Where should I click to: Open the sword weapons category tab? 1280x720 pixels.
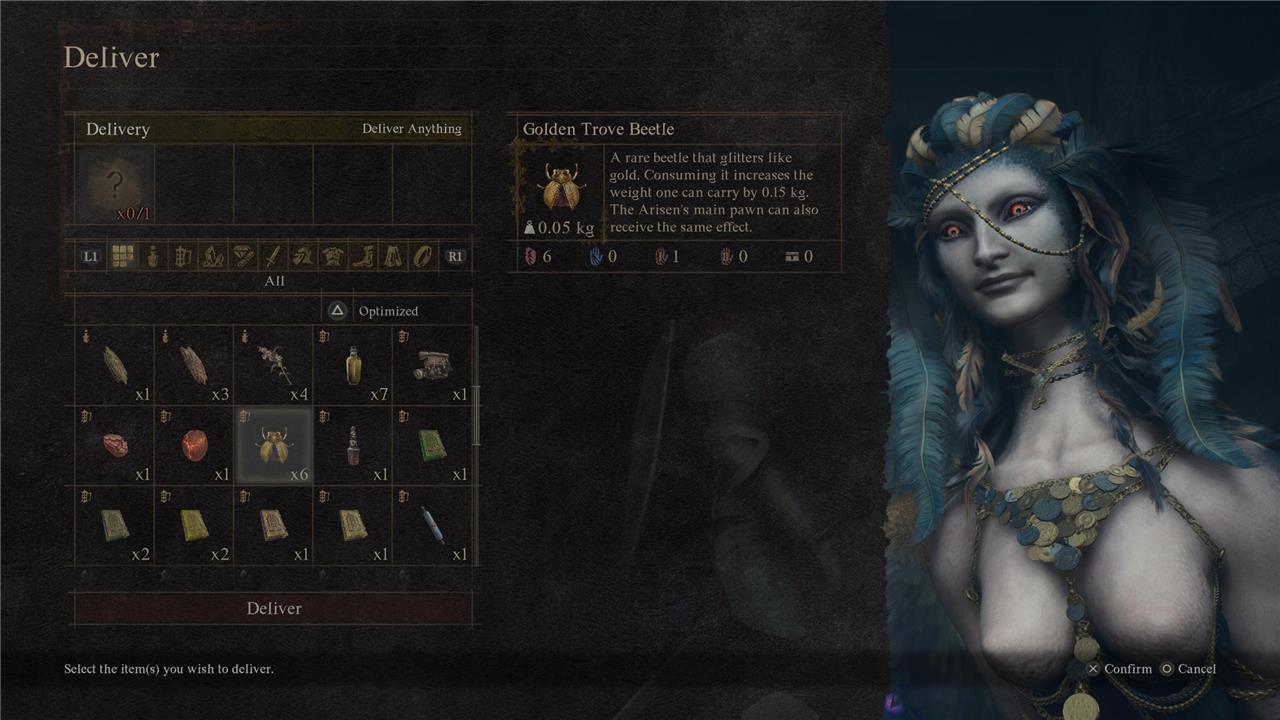273,256
